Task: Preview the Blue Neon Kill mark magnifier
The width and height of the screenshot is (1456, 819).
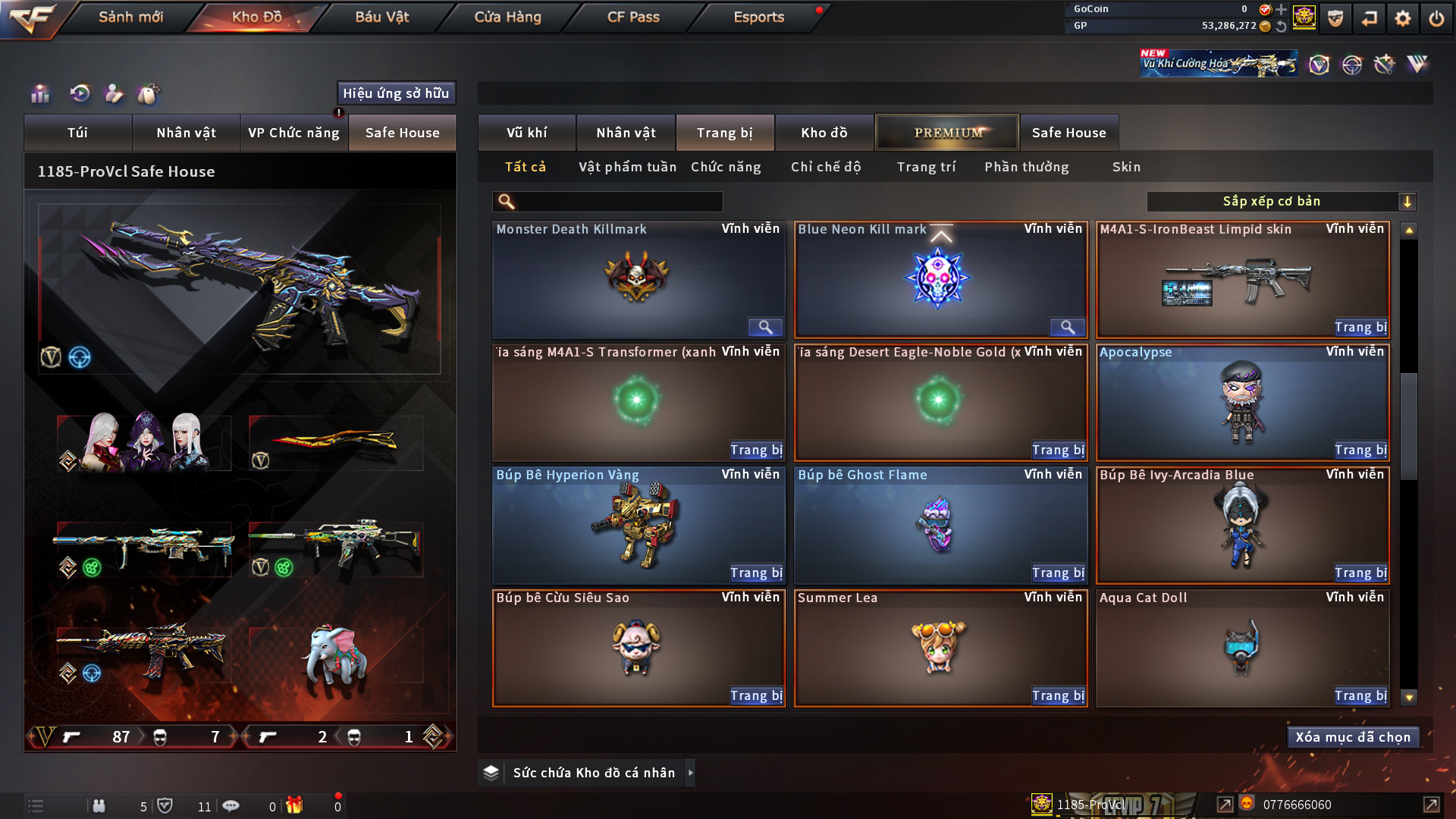Action: click(x=1067, y=328)
